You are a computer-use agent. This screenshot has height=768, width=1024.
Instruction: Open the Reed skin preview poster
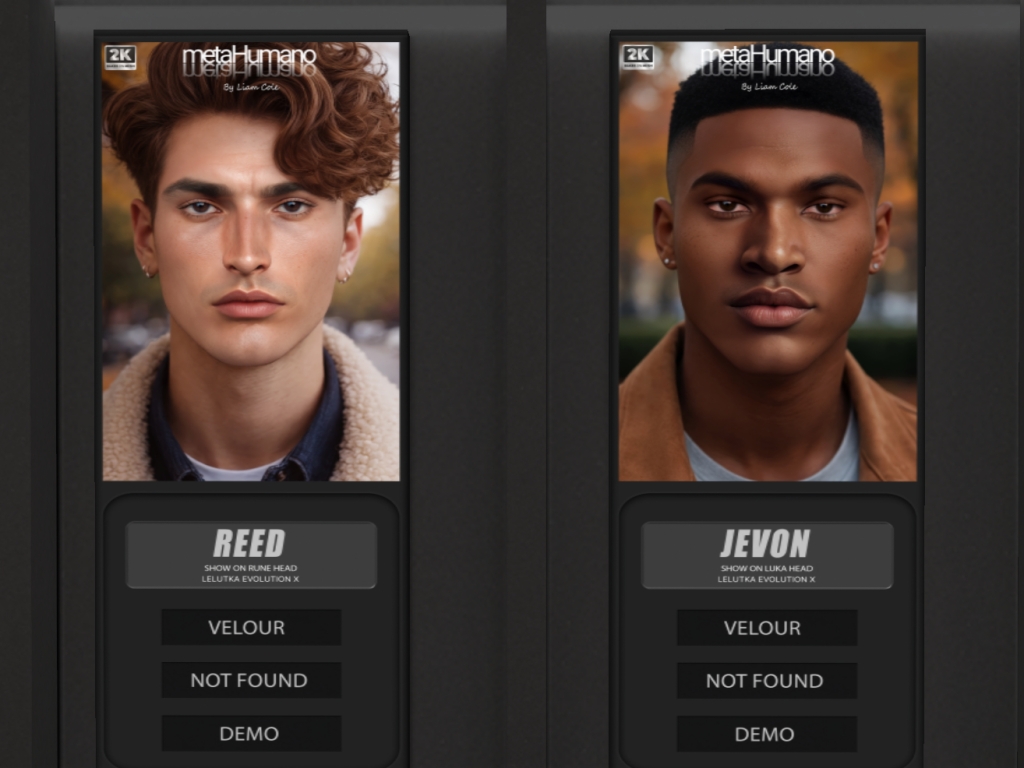(251, 260)
